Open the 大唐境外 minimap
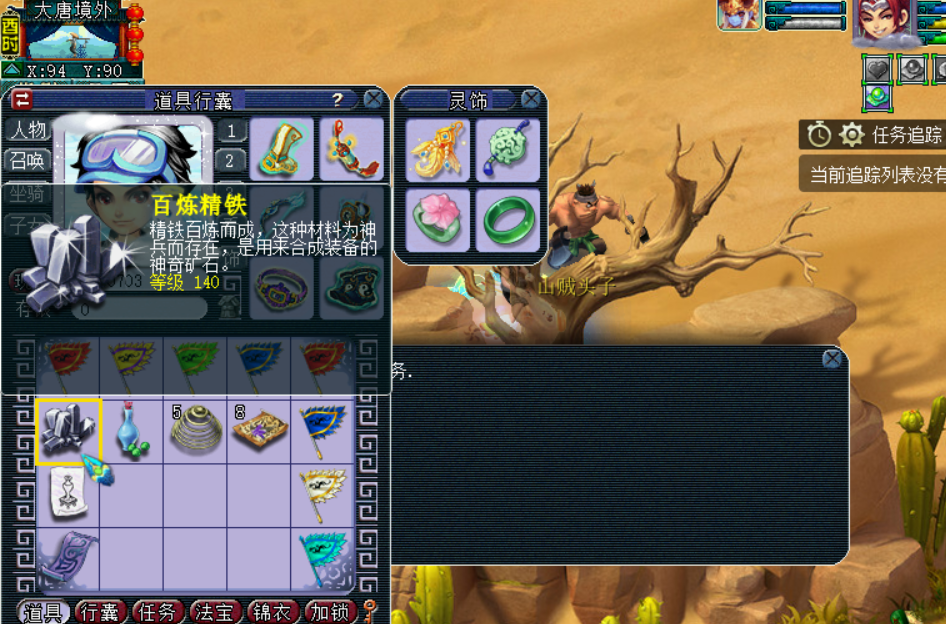This screenshot has height=624, width=946. pyautogui.click(x=72, y=37)
